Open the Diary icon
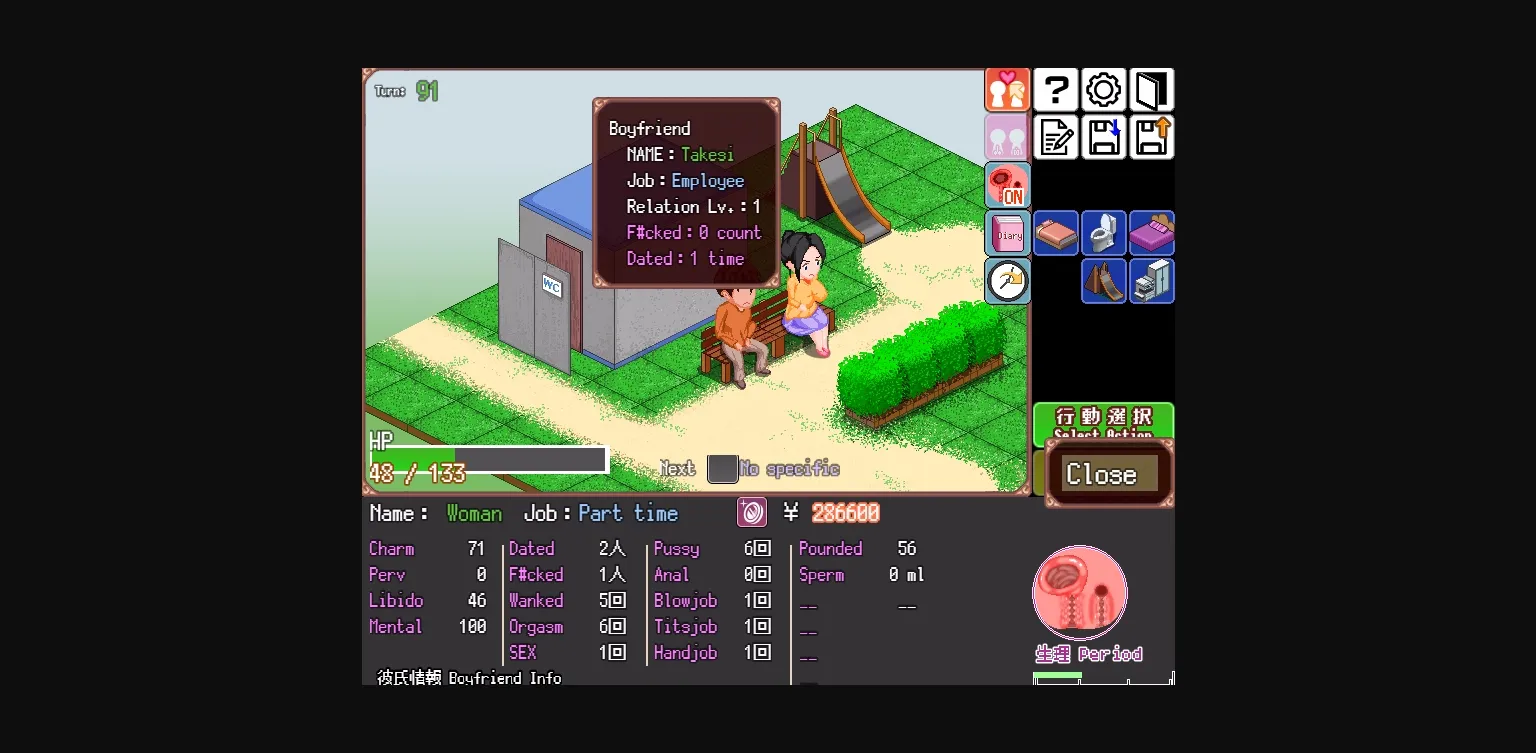 click(x=1007, y=233)
